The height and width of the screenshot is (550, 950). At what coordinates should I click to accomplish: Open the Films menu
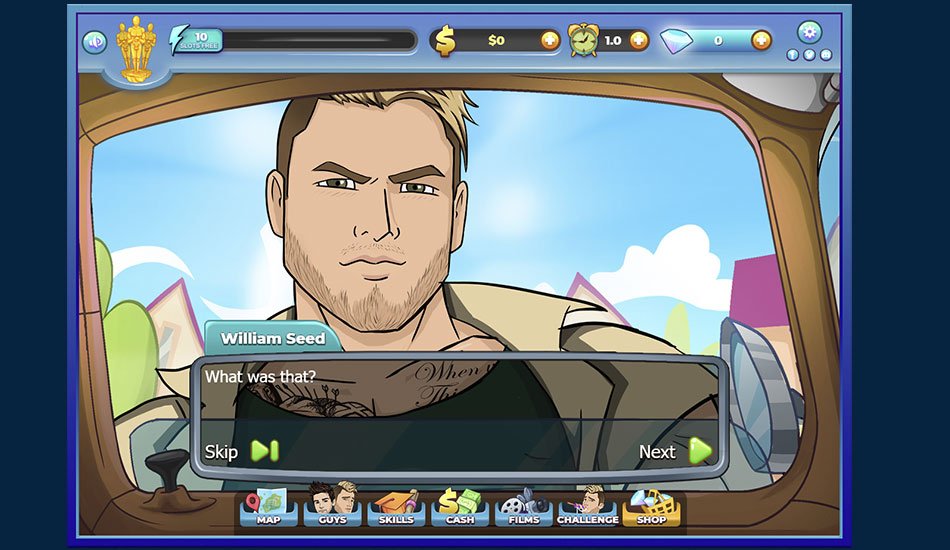pyautogui.click(x=523, y=507)
